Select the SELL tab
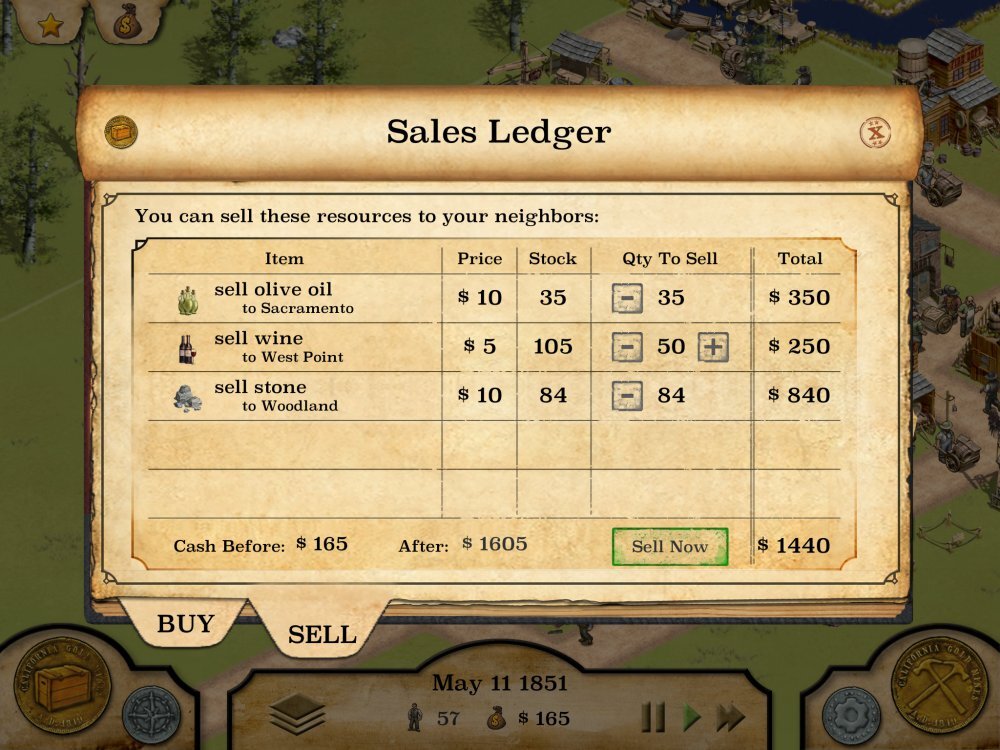 pyautogui.click(x=321, y=634)
